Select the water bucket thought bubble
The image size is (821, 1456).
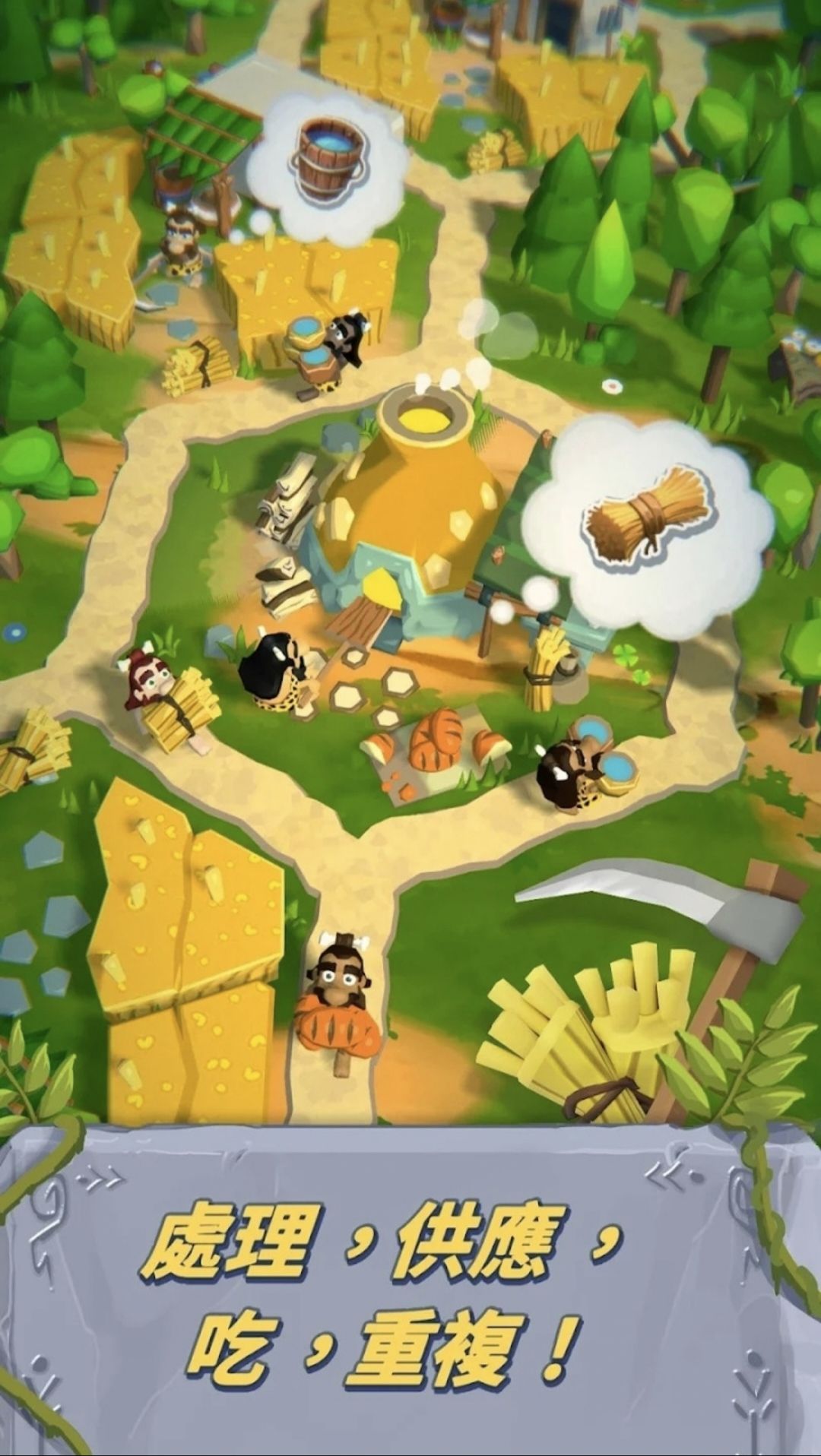coord(328,164)
